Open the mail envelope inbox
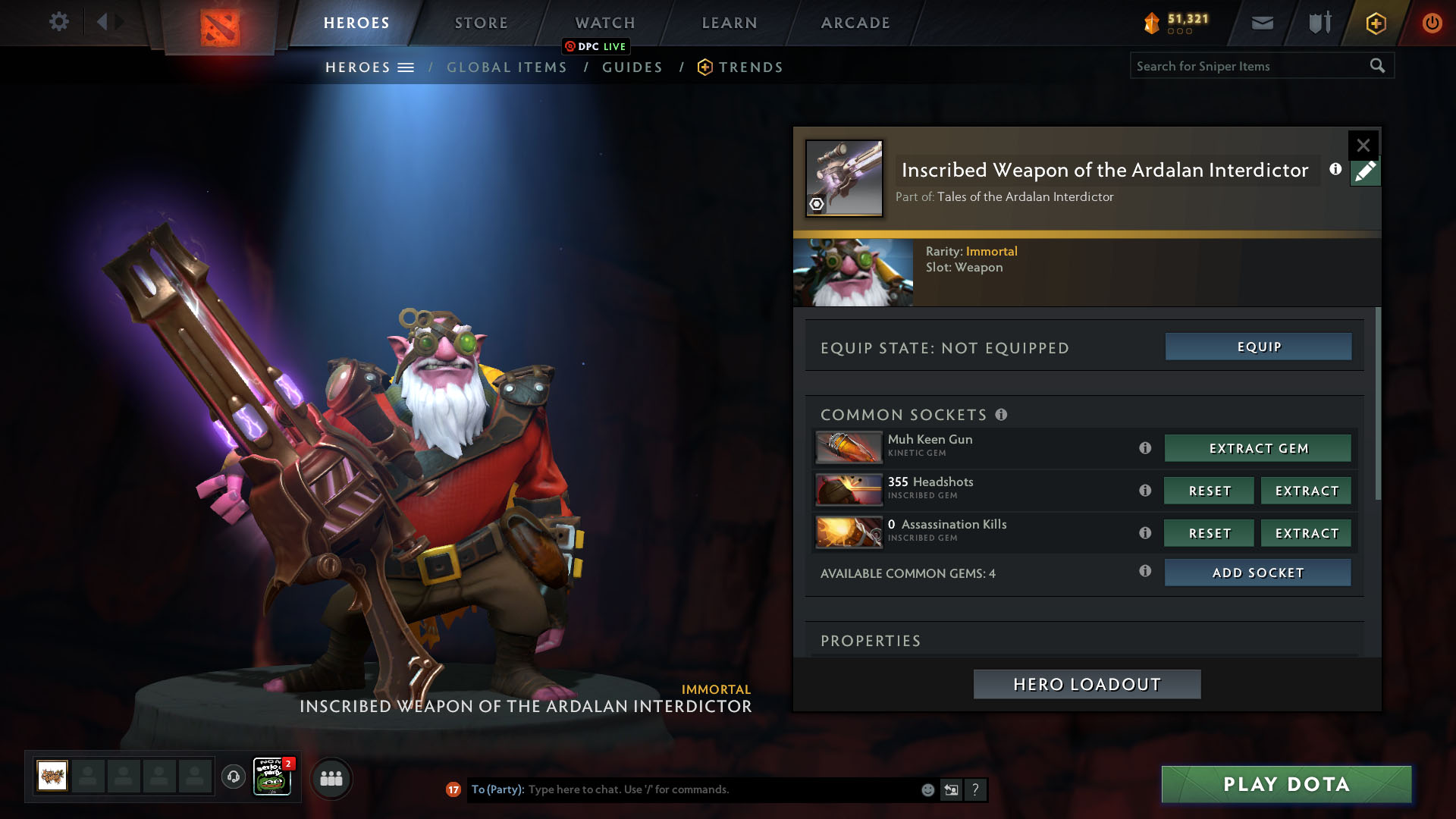Screen dimensions: 1456x819 (1262, 23)
